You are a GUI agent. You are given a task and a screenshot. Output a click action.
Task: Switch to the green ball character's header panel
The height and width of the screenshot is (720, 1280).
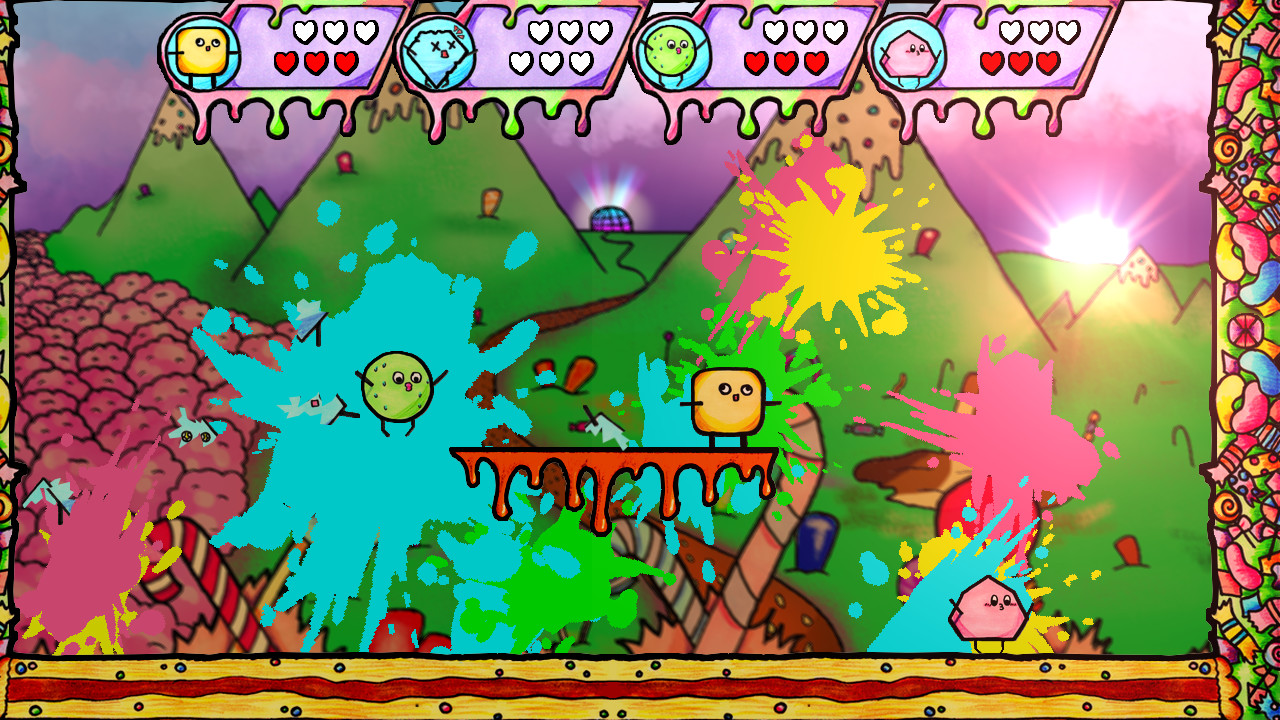click(730, 50)
